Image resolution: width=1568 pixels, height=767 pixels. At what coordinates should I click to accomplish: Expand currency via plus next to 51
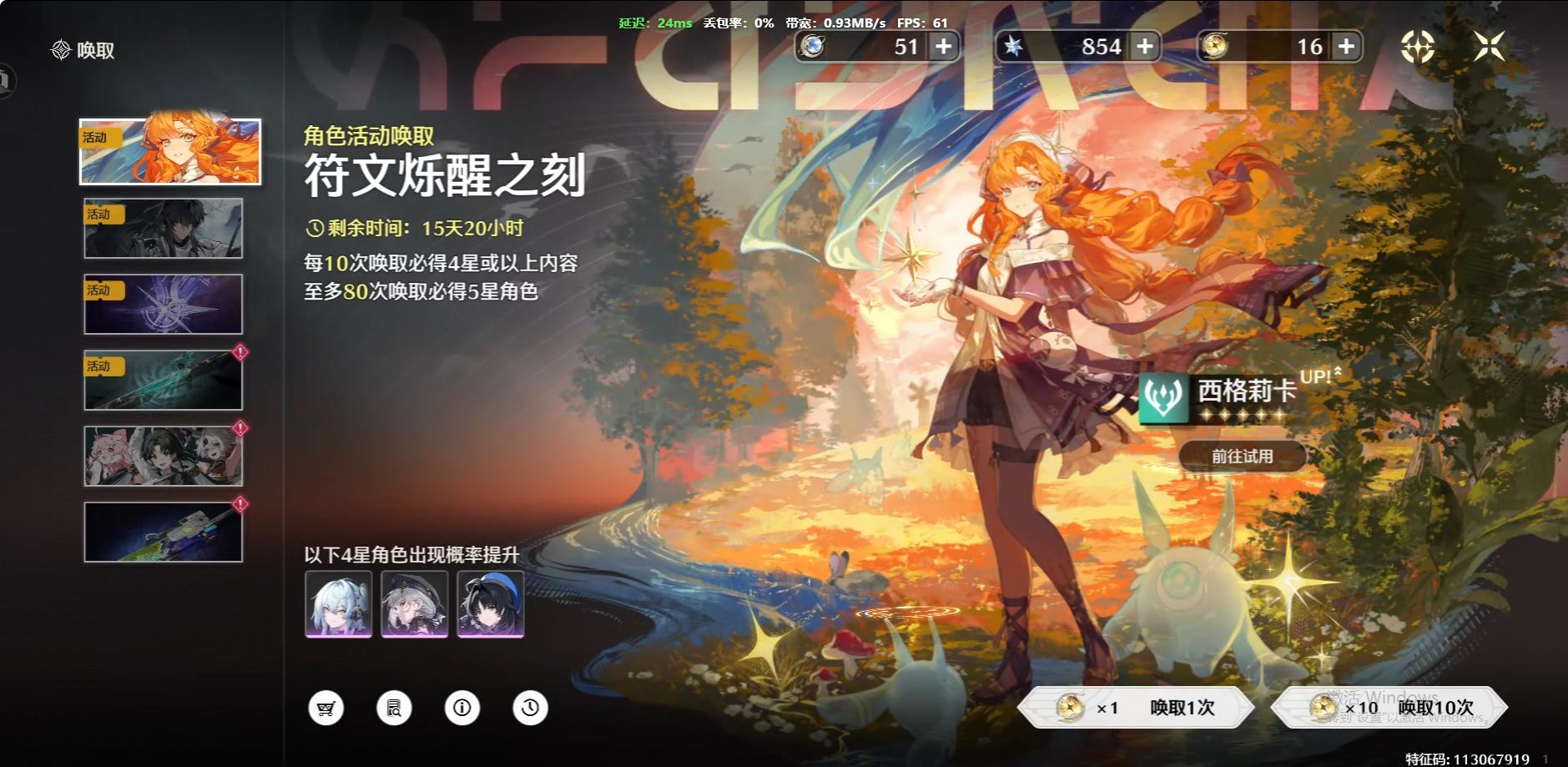[944, 46]
